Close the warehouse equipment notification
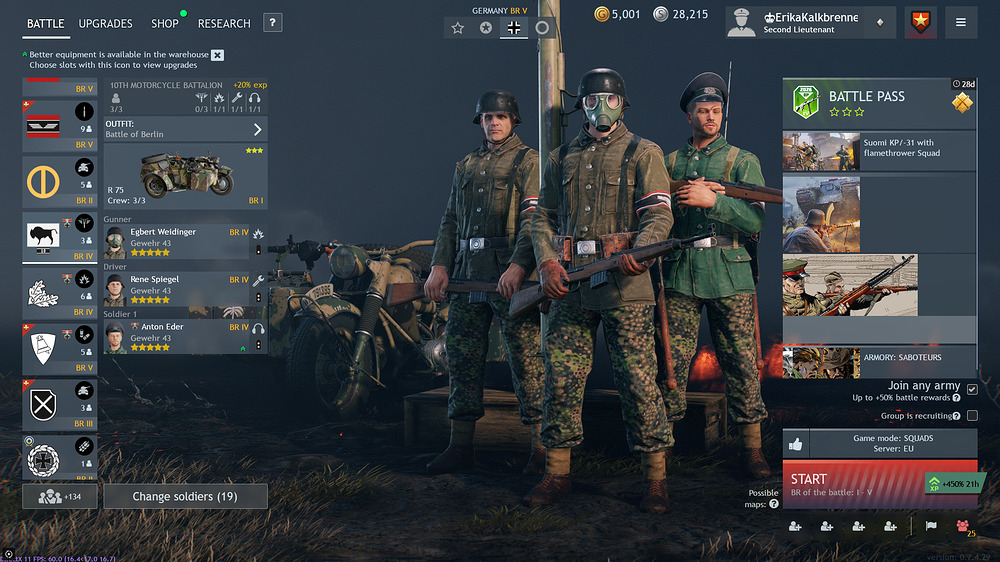1000x562 pixels. [218, 55]
